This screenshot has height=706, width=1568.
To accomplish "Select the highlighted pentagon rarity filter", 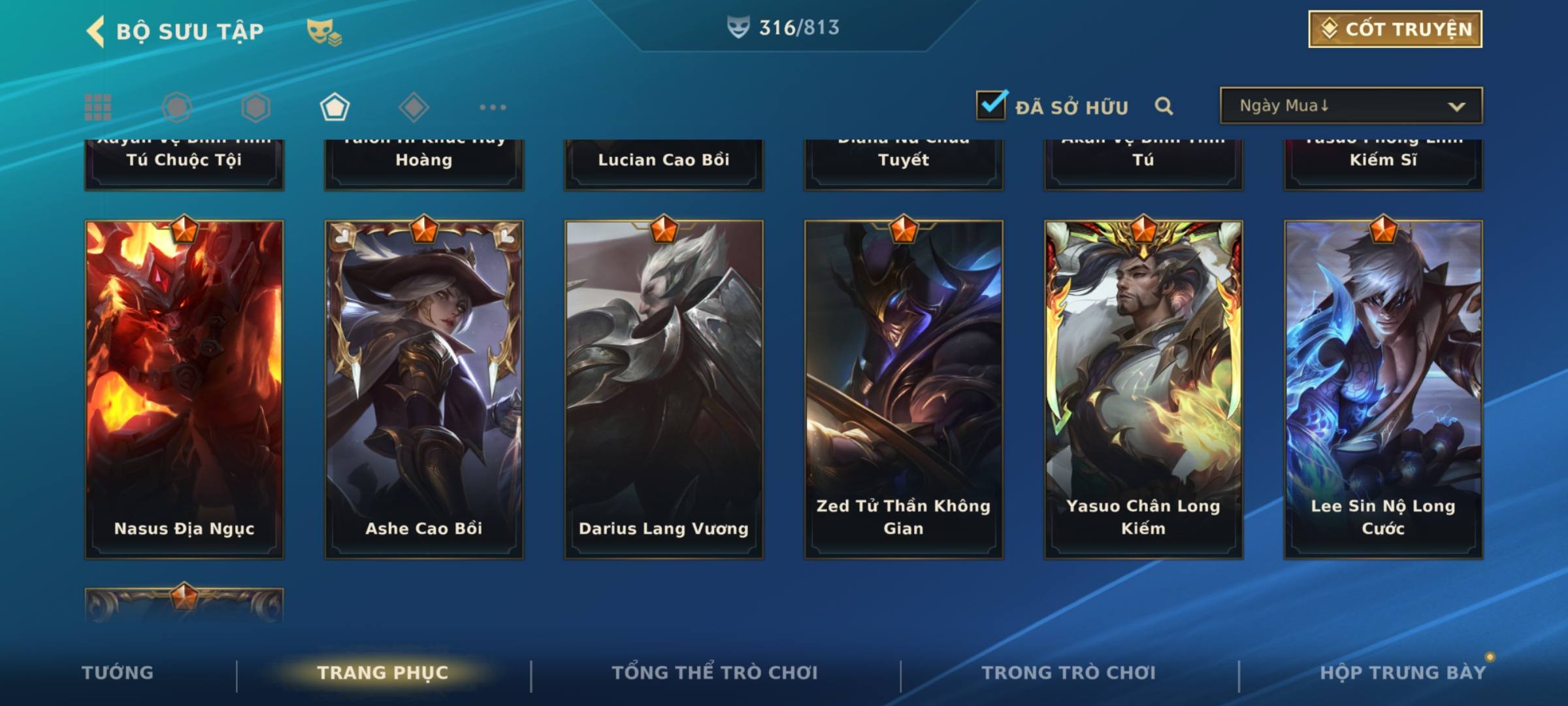I will pos(335,107).
